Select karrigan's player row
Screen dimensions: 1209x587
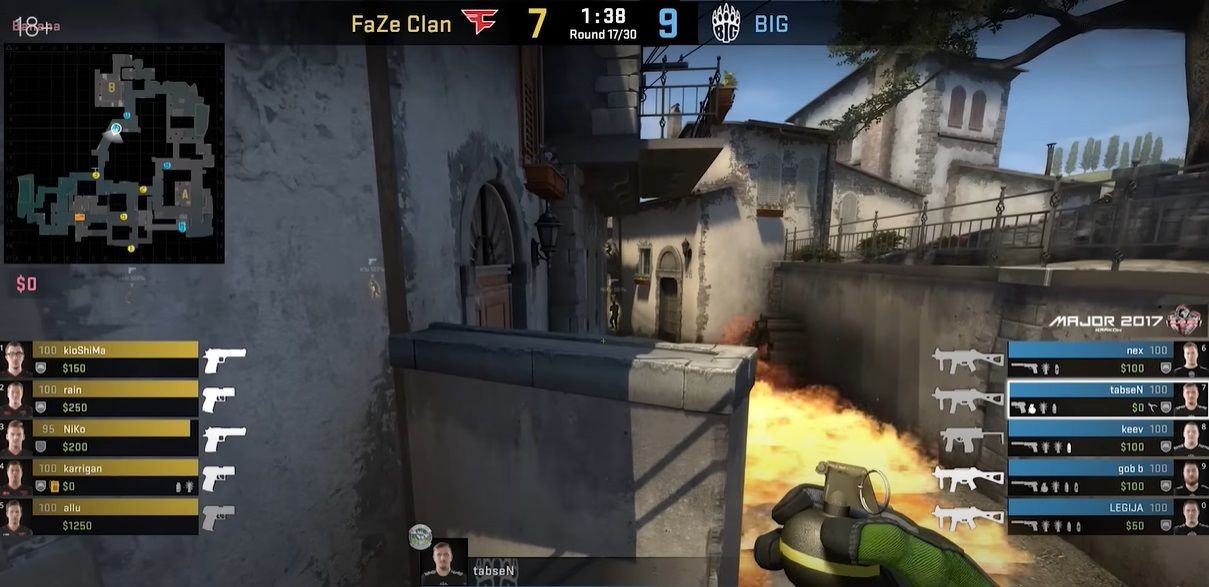coord(101,476)
